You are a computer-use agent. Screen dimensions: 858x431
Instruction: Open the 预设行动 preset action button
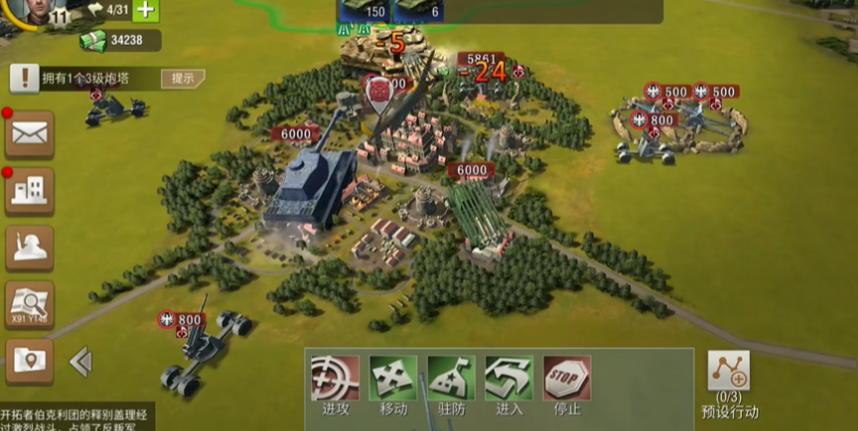(729, 384)
